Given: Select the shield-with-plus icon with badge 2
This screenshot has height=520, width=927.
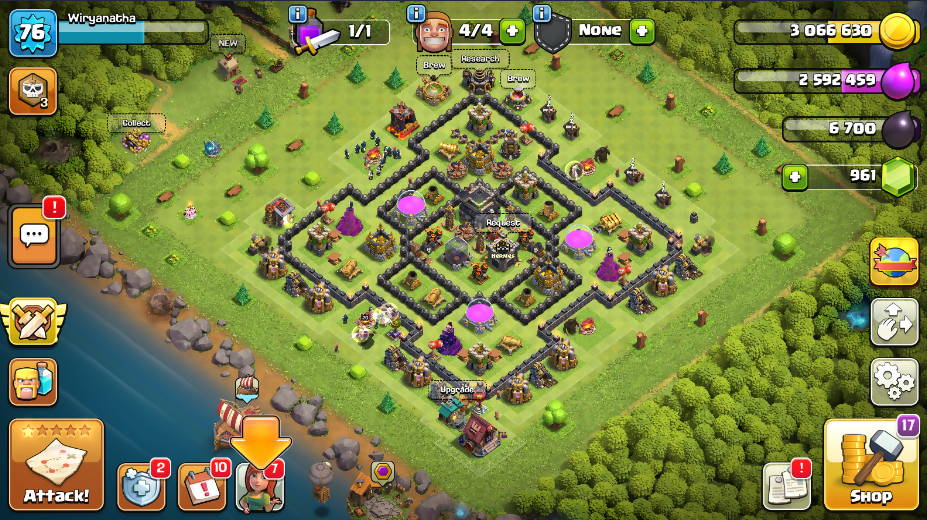Looking at the screenshot, I should point(141,486).
